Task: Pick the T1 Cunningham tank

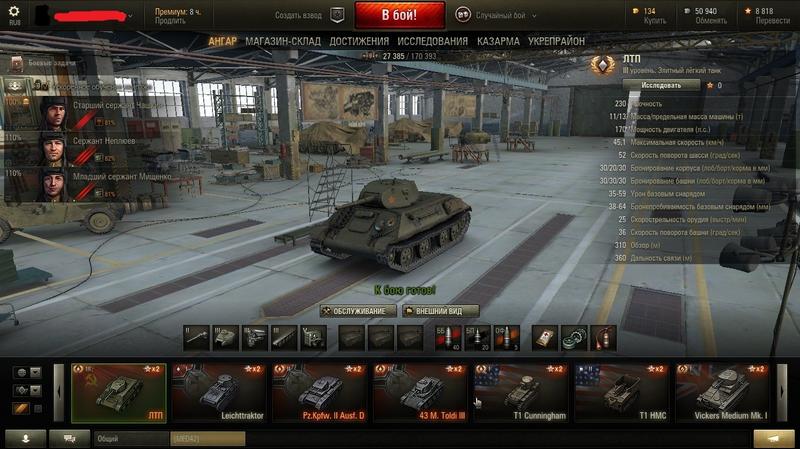Action: [x=522, y=392]
